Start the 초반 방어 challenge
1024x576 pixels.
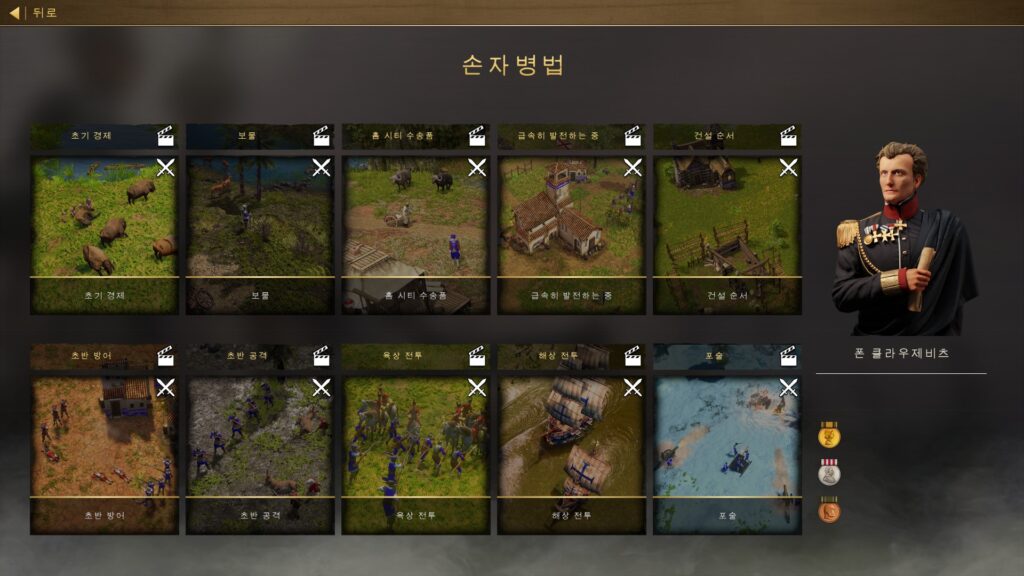(104, 454)
